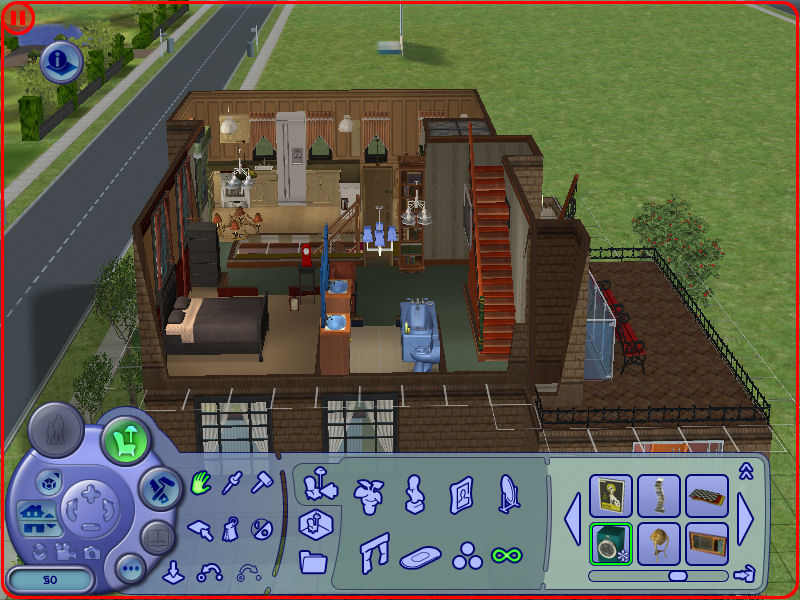Choose the green hand tool
Viewport: 800px width, 600px height.
pos(201,483)
